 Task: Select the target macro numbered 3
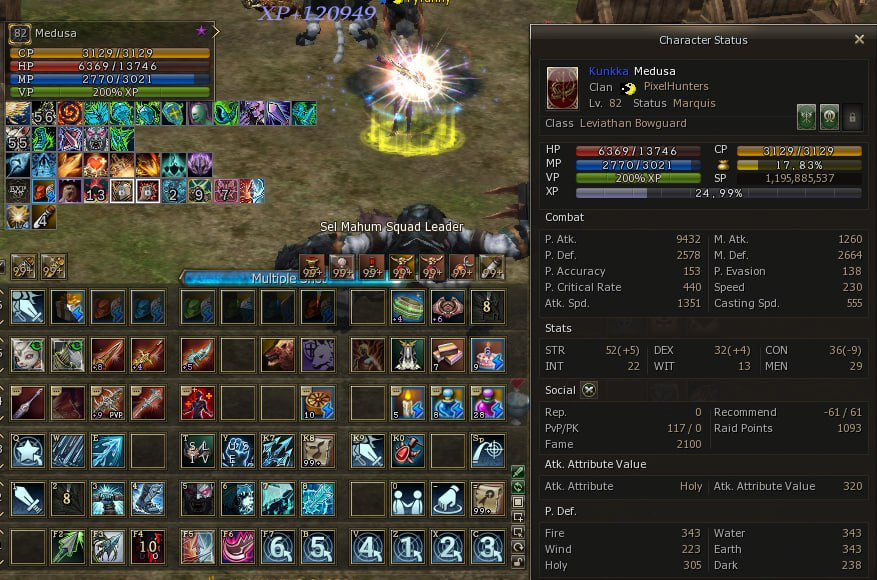488,547
